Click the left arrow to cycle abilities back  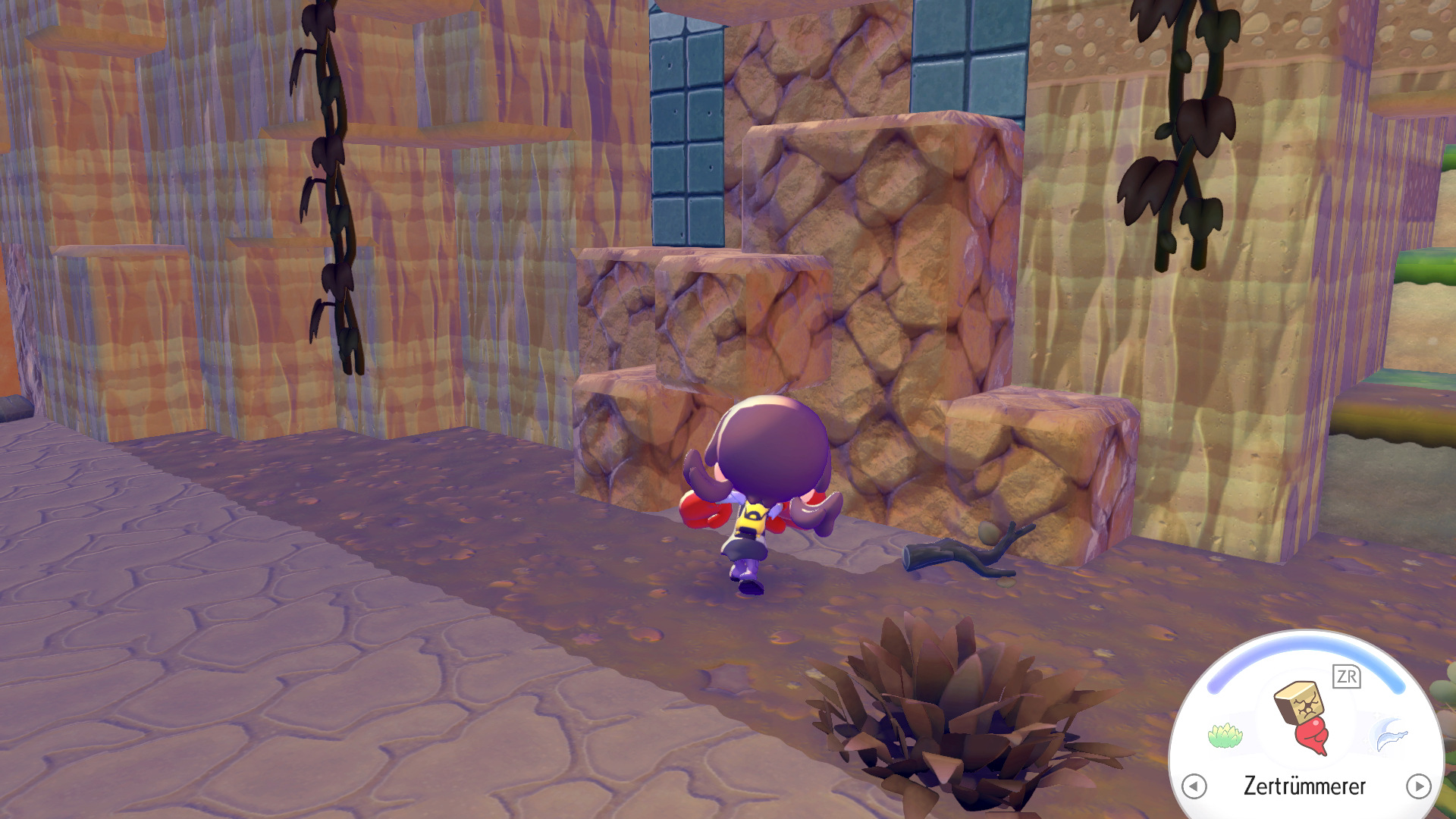tap(1194, 786)
